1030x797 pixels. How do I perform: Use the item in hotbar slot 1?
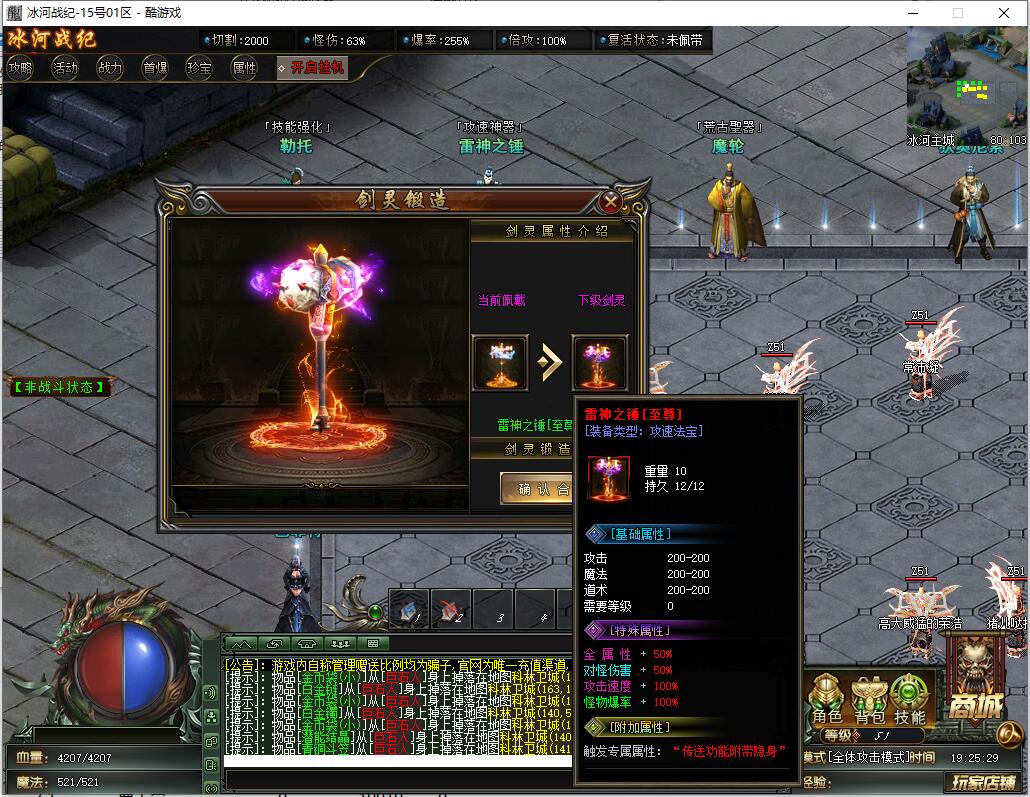pyautogui.click(x=408, y=608)
